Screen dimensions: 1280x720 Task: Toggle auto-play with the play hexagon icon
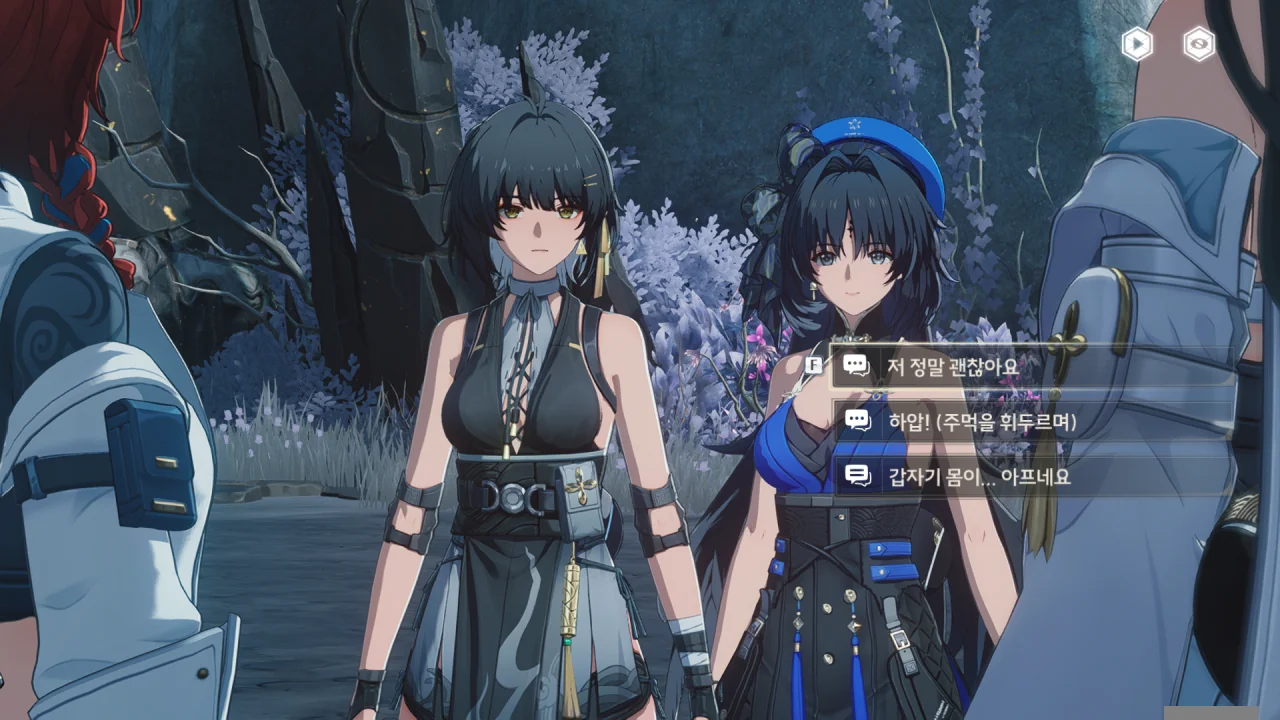(1137, 44)
